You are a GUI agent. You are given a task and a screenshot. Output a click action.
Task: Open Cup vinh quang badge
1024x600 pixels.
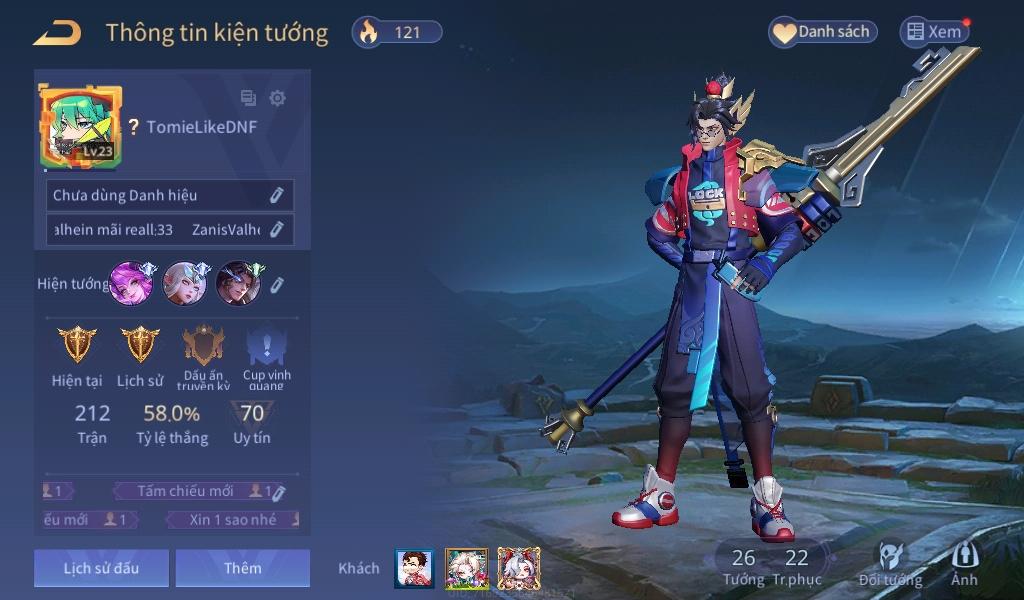(267, 346)
